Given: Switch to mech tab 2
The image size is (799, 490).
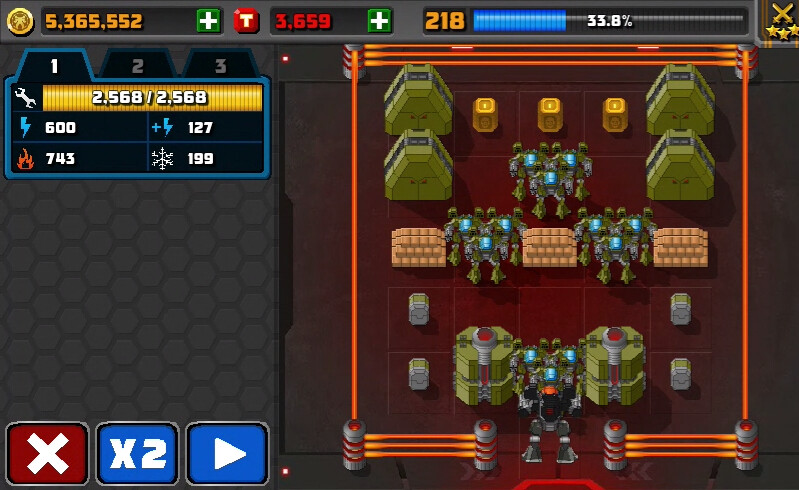Looking at the screenshot, I should 137,66.
